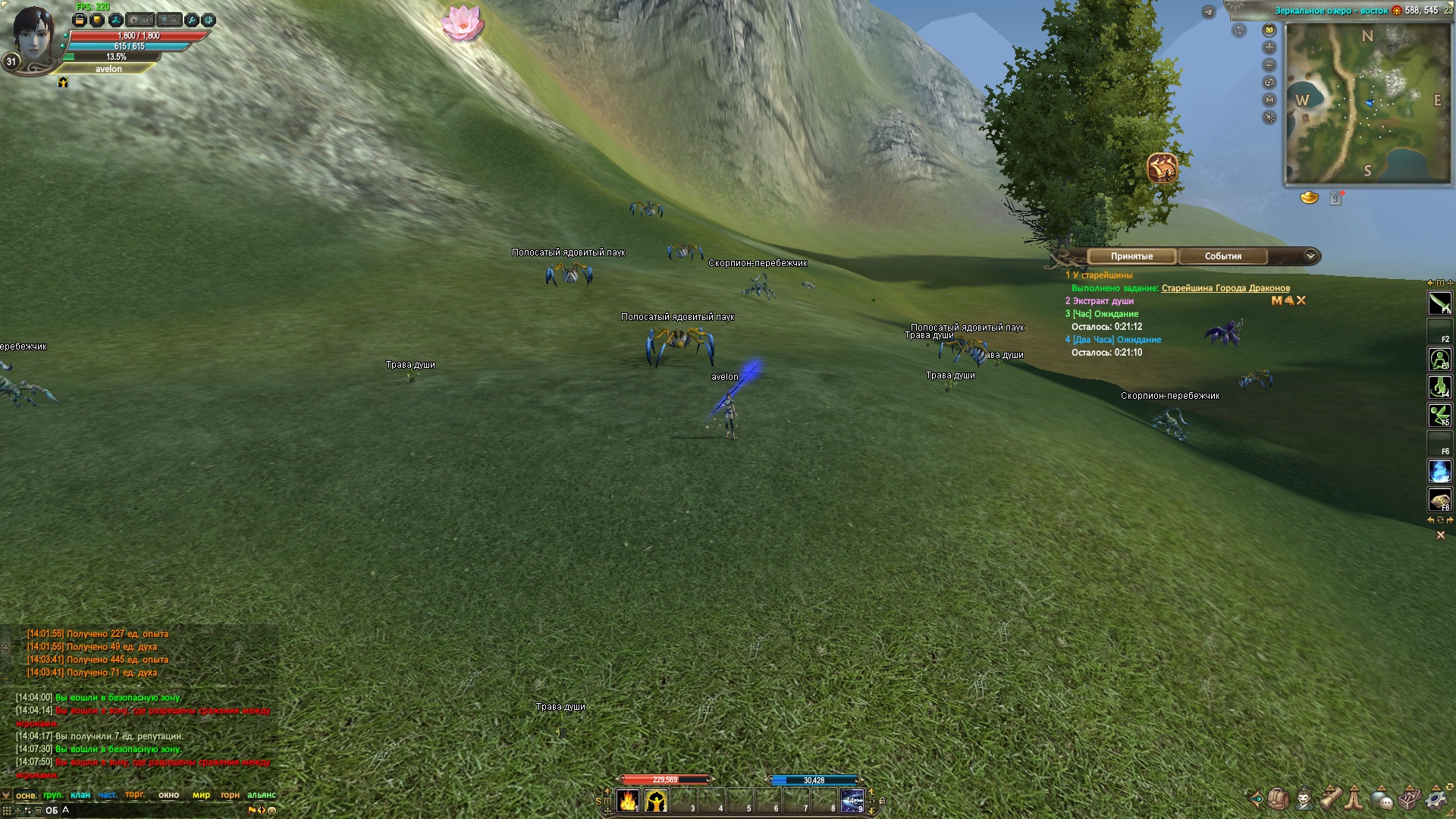Click the minimap of Зеркальное озеро
This screenshot has height=819, width=1456.
tap(1367, 103)
